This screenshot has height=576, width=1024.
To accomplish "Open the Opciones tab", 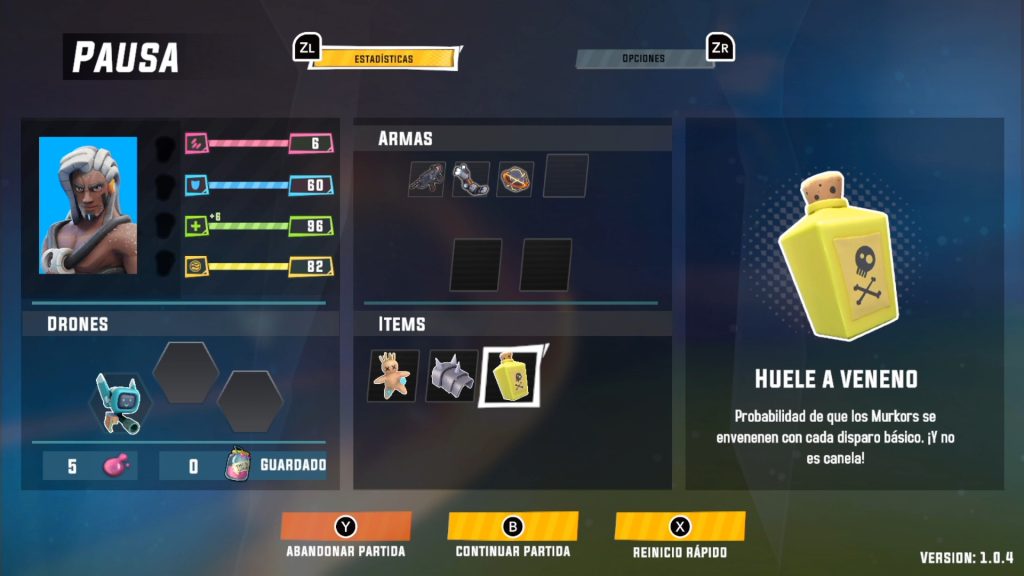I will [x=642, y=59].
